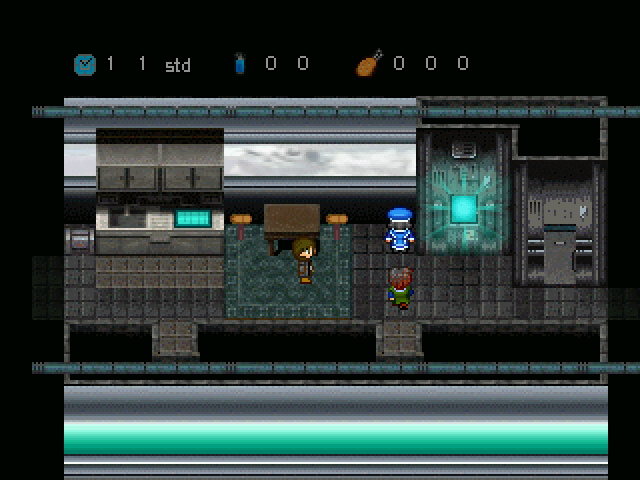Select the water bottle thirst icon
The width and height of the screenshot is (640, 480).
click(240, 64)
